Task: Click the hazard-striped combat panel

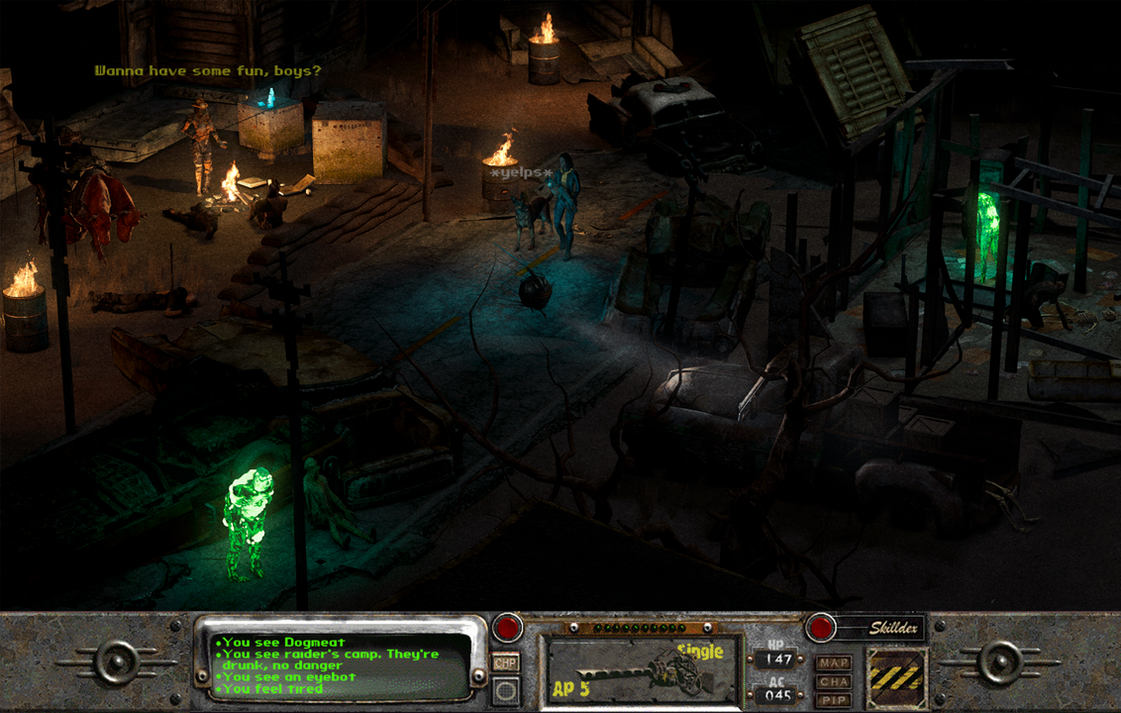Action: click(896, 677)
